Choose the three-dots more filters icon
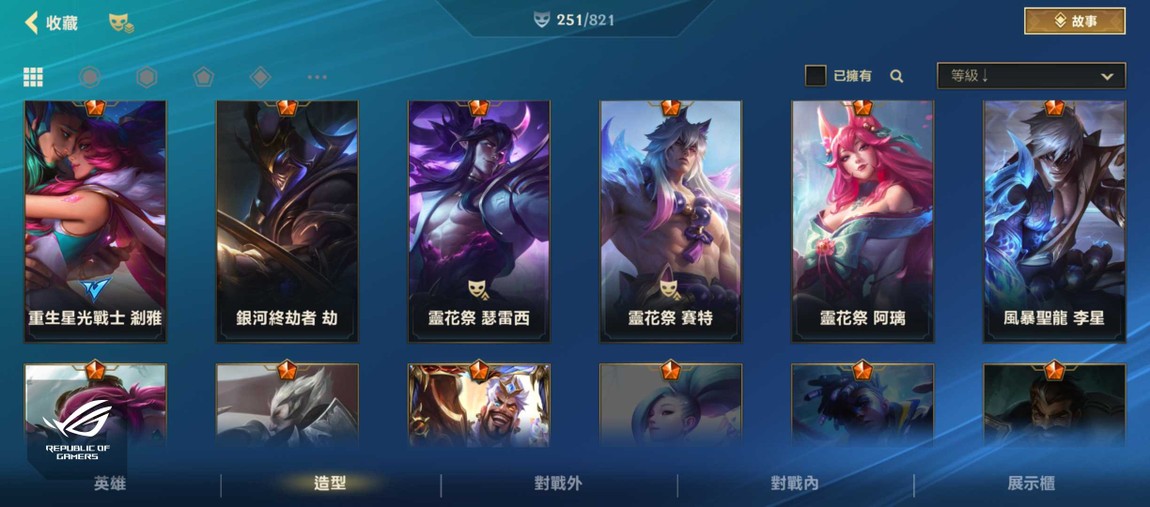Viewport: 1150px width, 507px height. [x=317, y=77]
